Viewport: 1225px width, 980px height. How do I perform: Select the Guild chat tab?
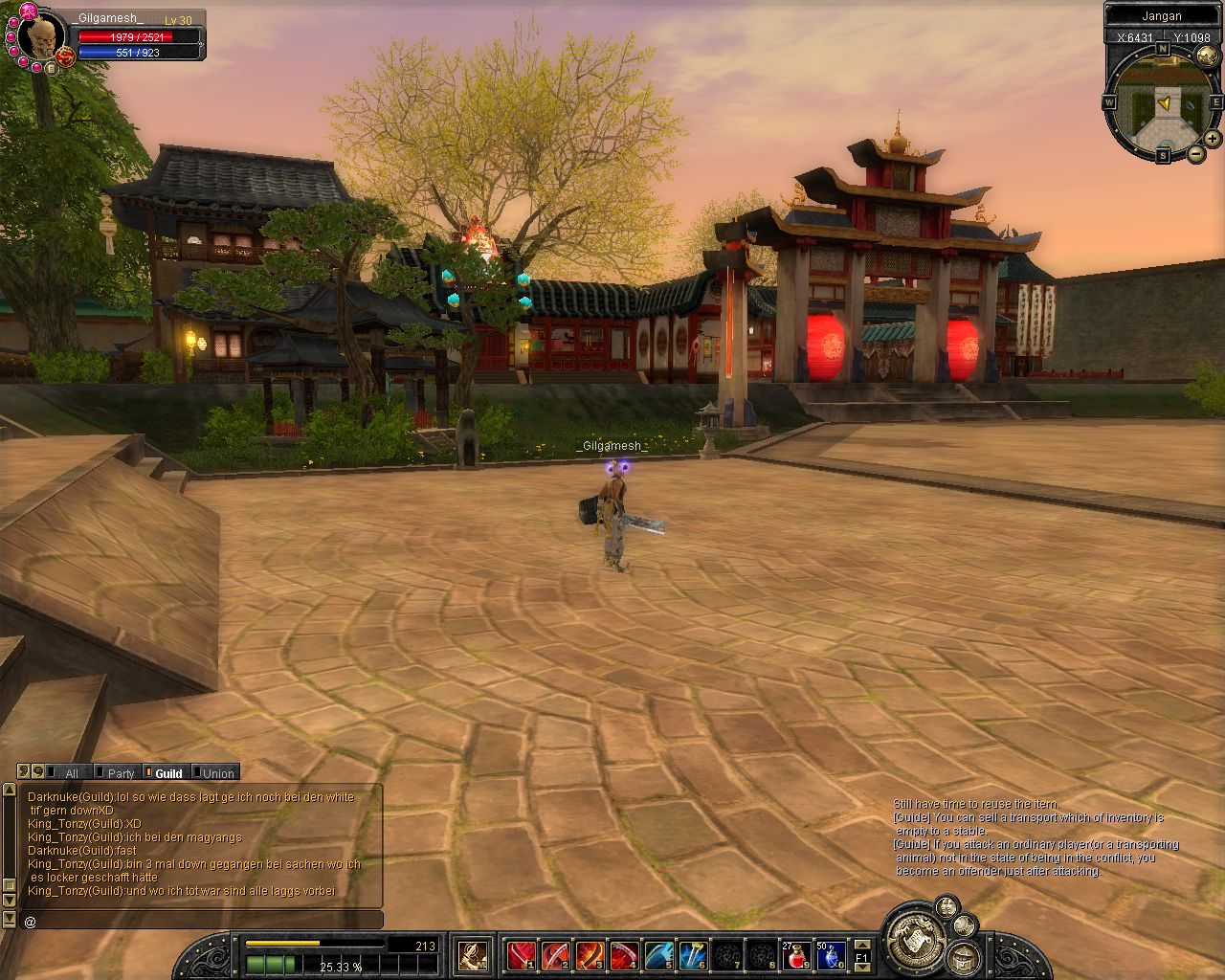168,773
